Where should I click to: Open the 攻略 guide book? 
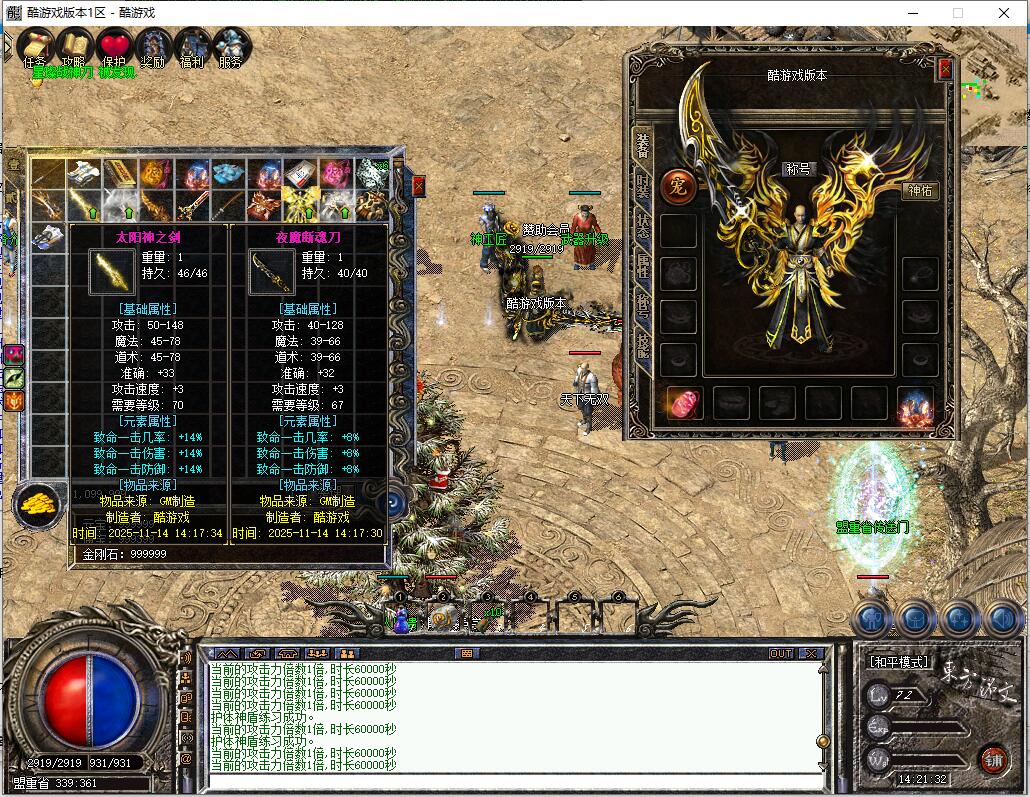[74, 47]
